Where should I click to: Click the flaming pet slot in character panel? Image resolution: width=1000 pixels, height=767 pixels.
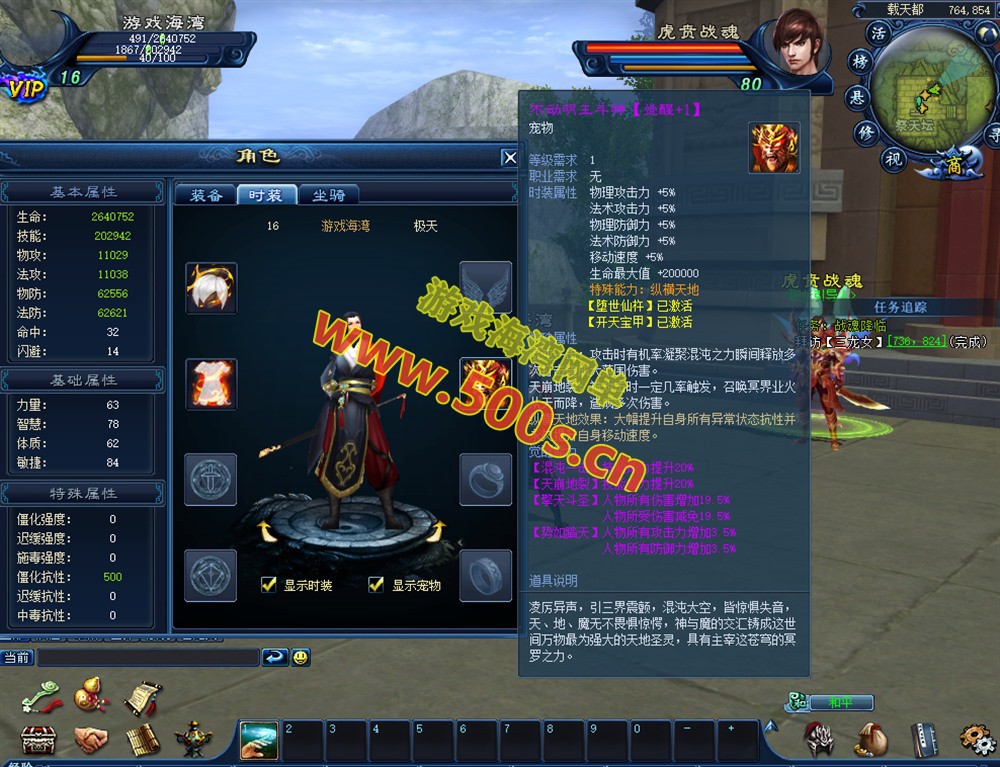[485, 384]
